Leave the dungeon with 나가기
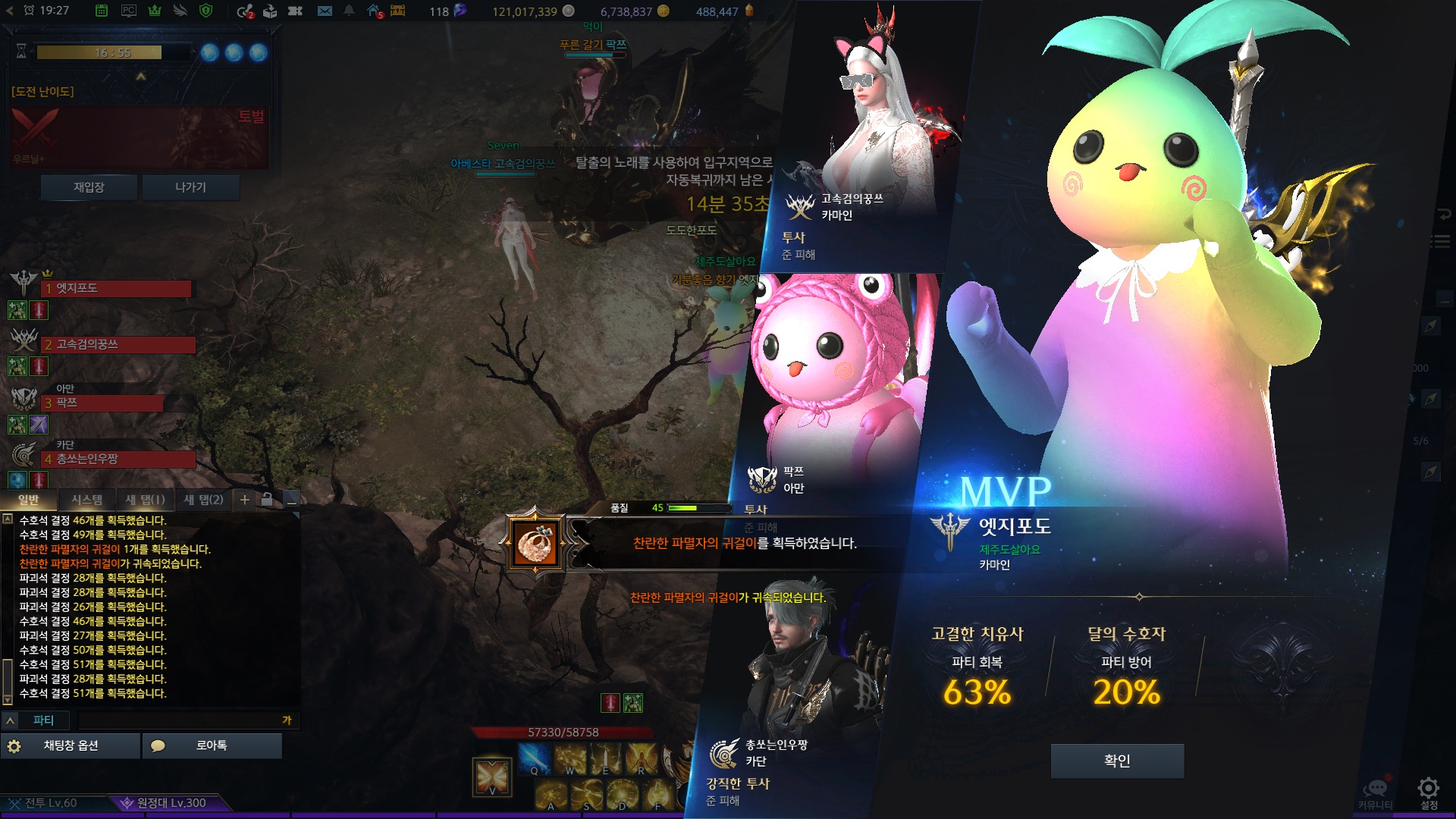The width and height of the screenshot is (1456, 819). 190,187
